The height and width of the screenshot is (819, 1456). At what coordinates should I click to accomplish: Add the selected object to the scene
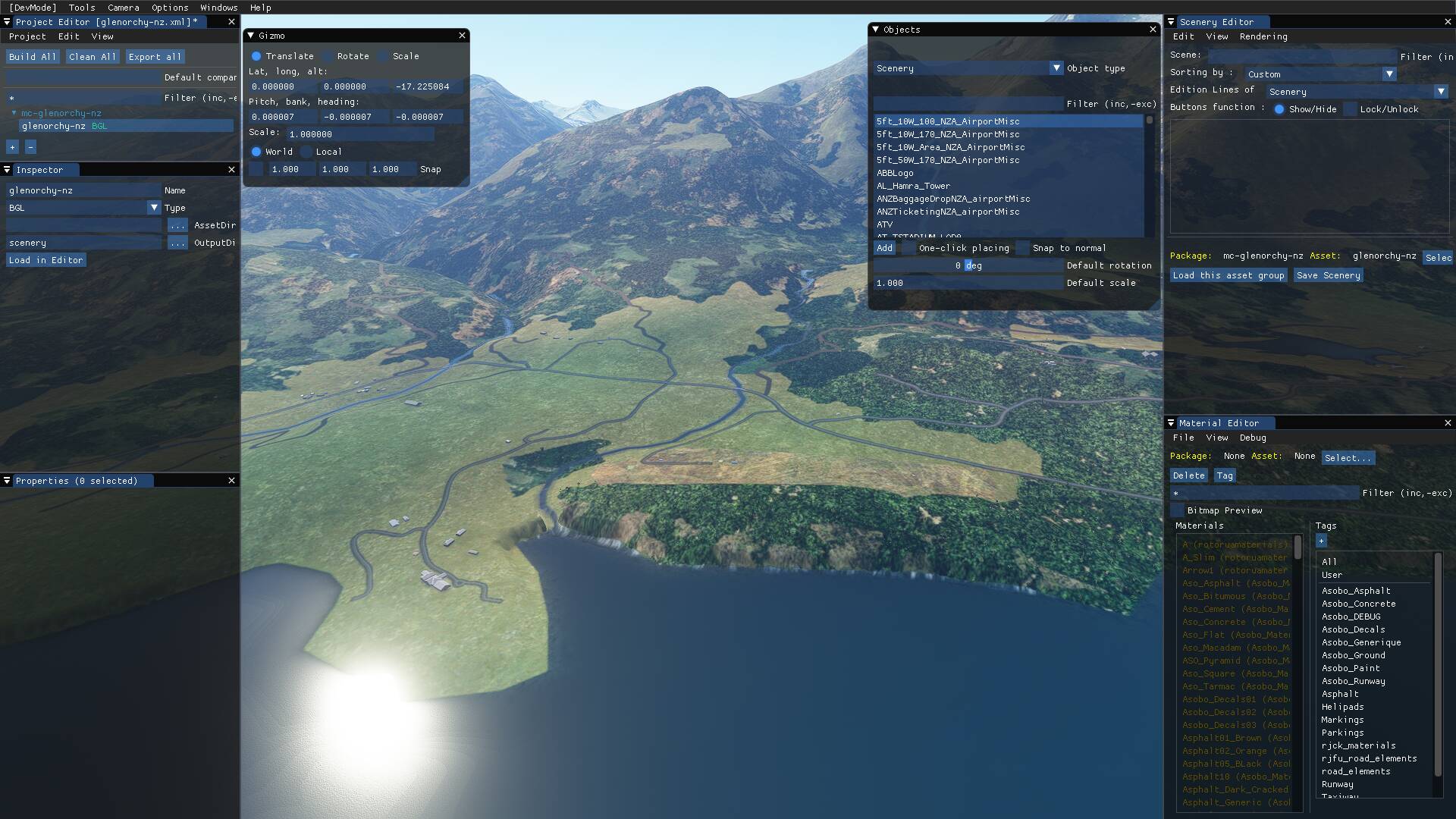884,248
